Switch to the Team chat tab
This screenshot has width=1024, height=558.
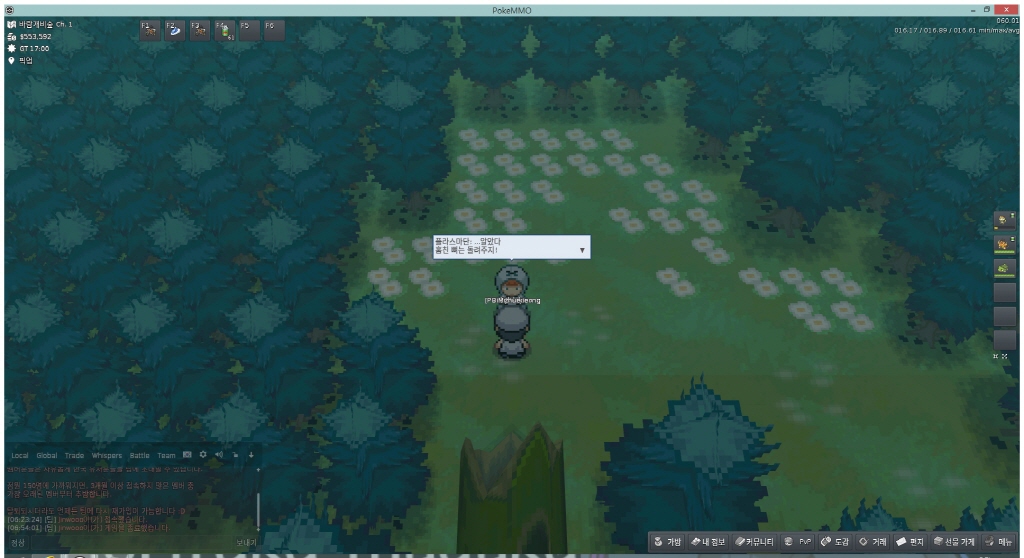tap(166, 455)
